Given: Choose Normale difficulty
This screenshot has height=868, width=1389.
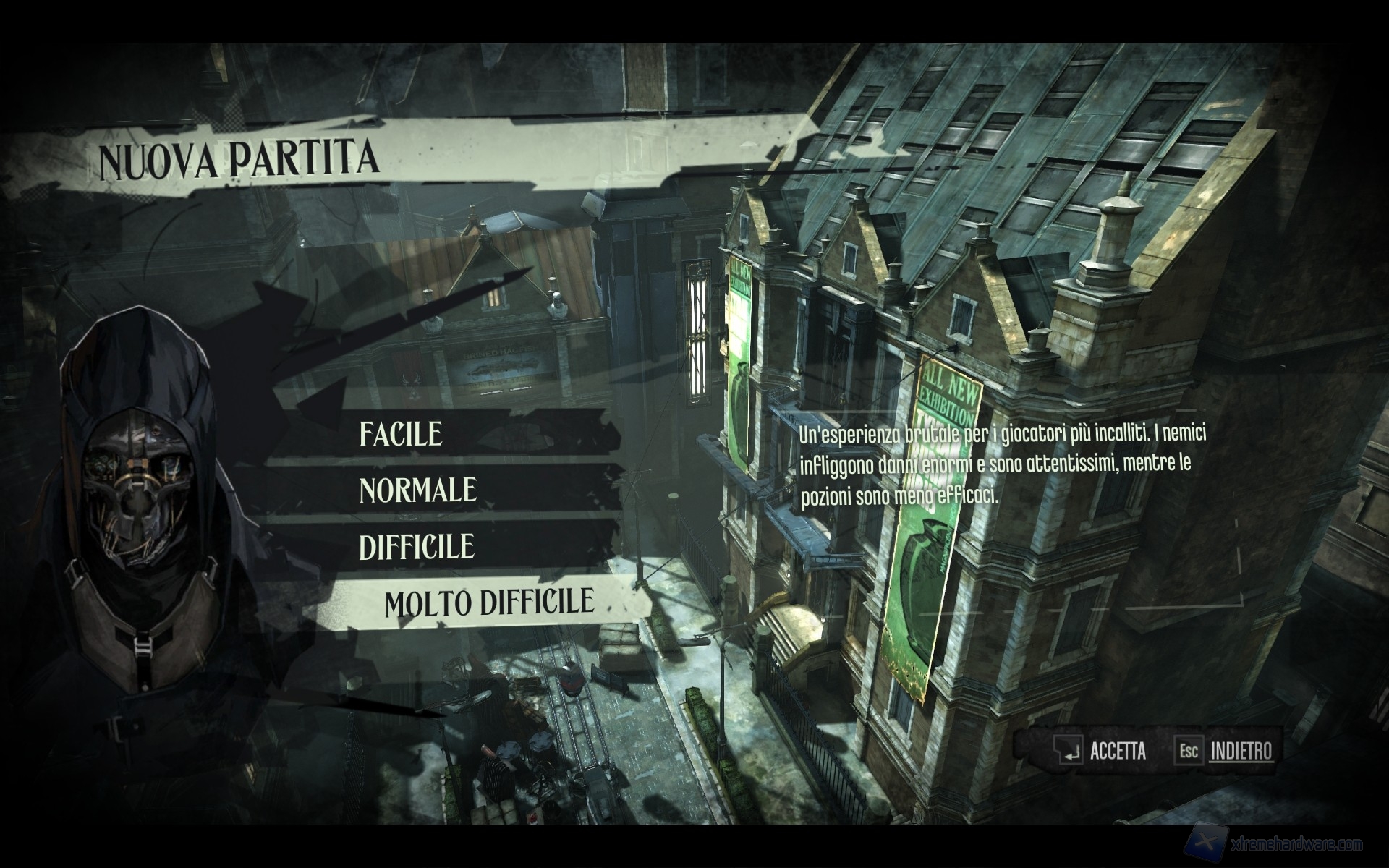Looking at the screenshot, I should [x=418, y=490].
